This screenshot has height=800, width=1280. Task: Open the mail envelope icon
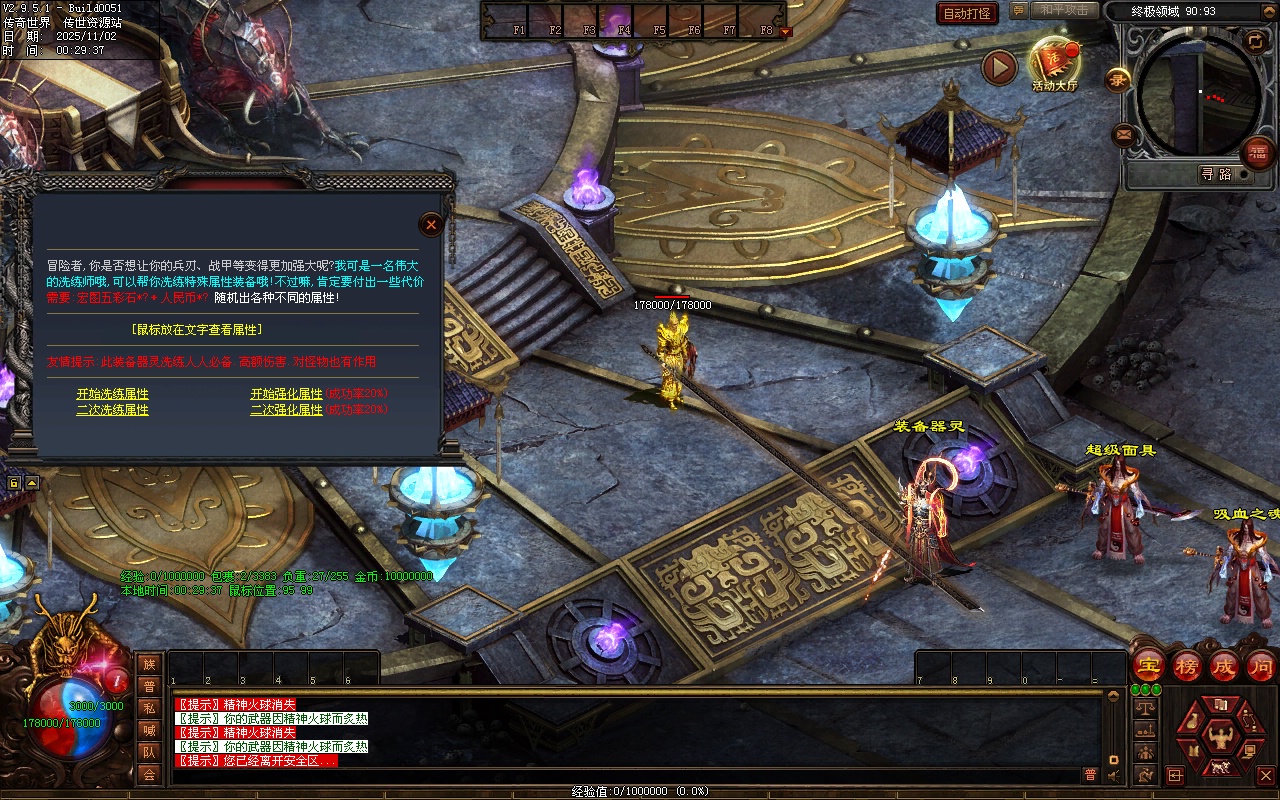click(1124, 135)
